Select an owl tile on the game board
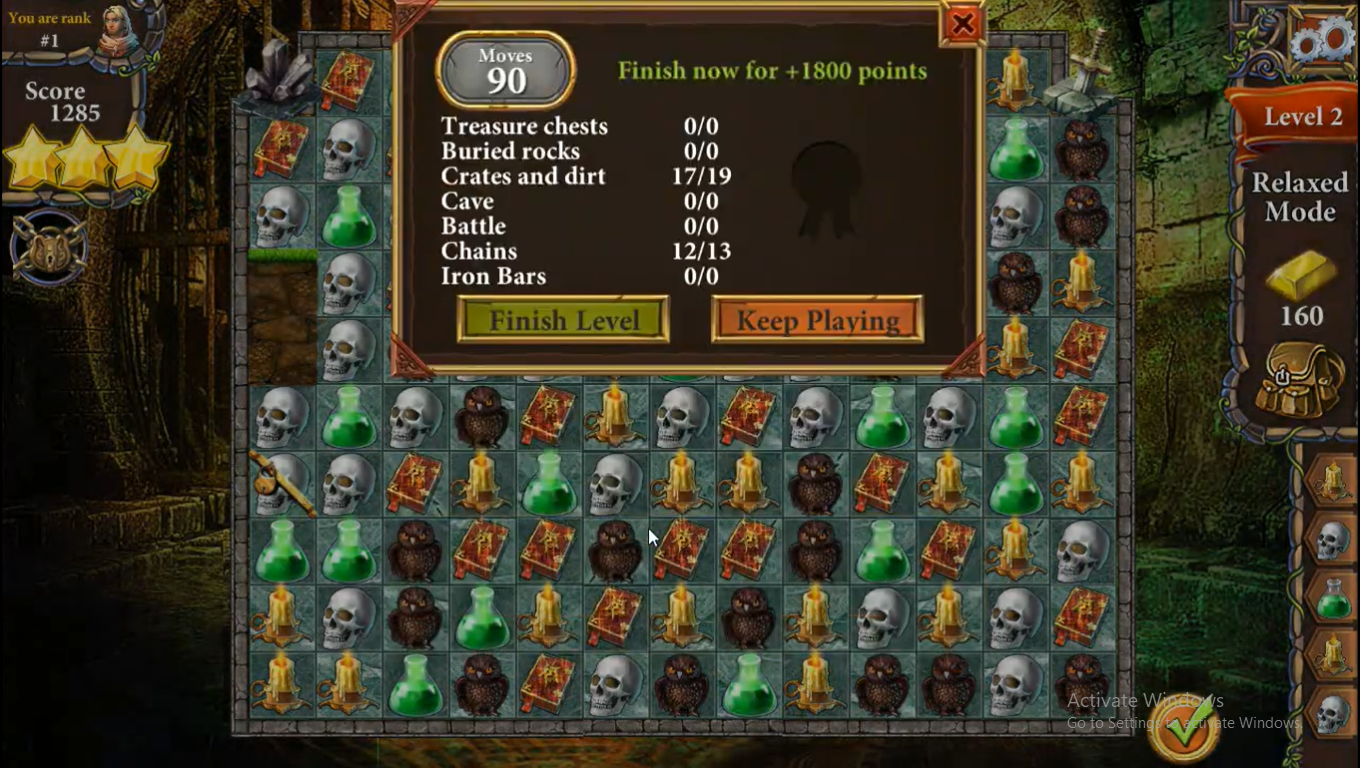 click(481, 417)
